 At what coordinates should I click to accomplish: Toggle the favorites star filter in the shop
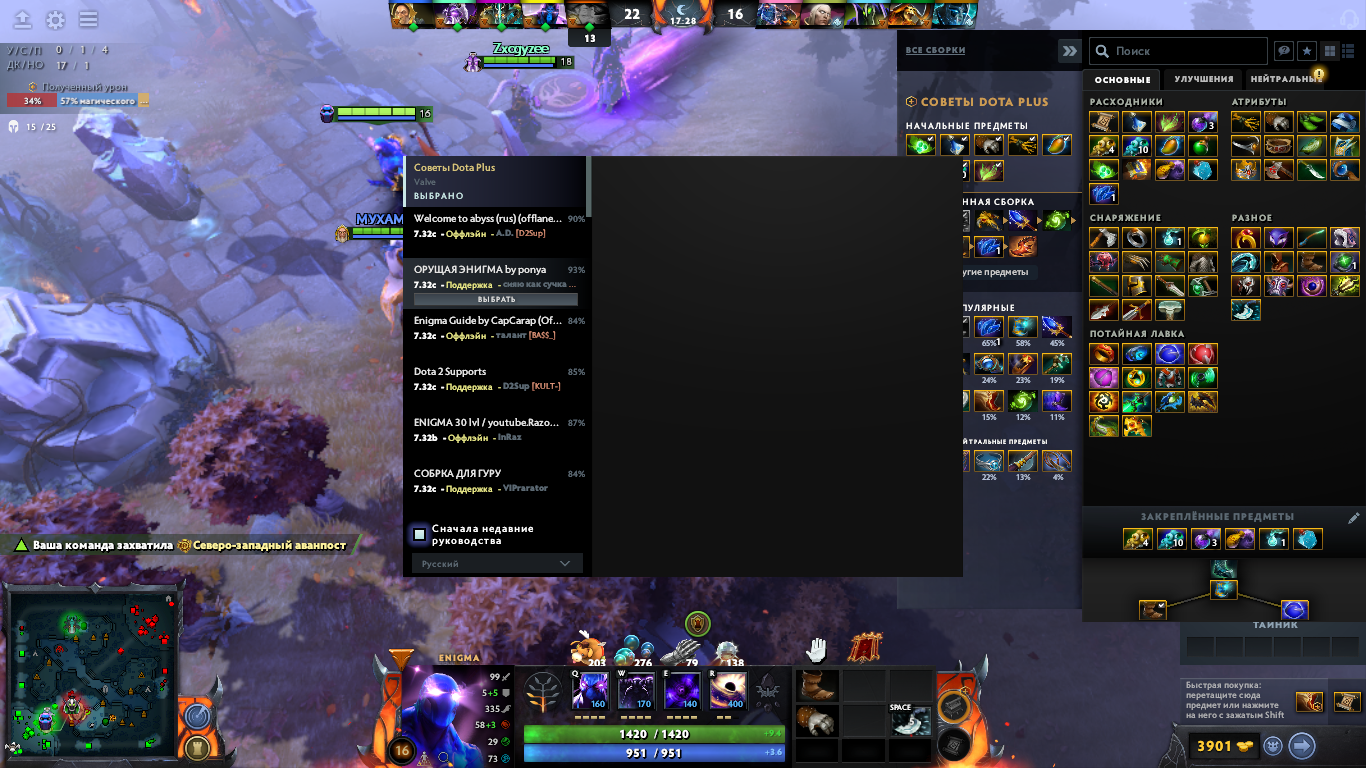click(1306, 50)
